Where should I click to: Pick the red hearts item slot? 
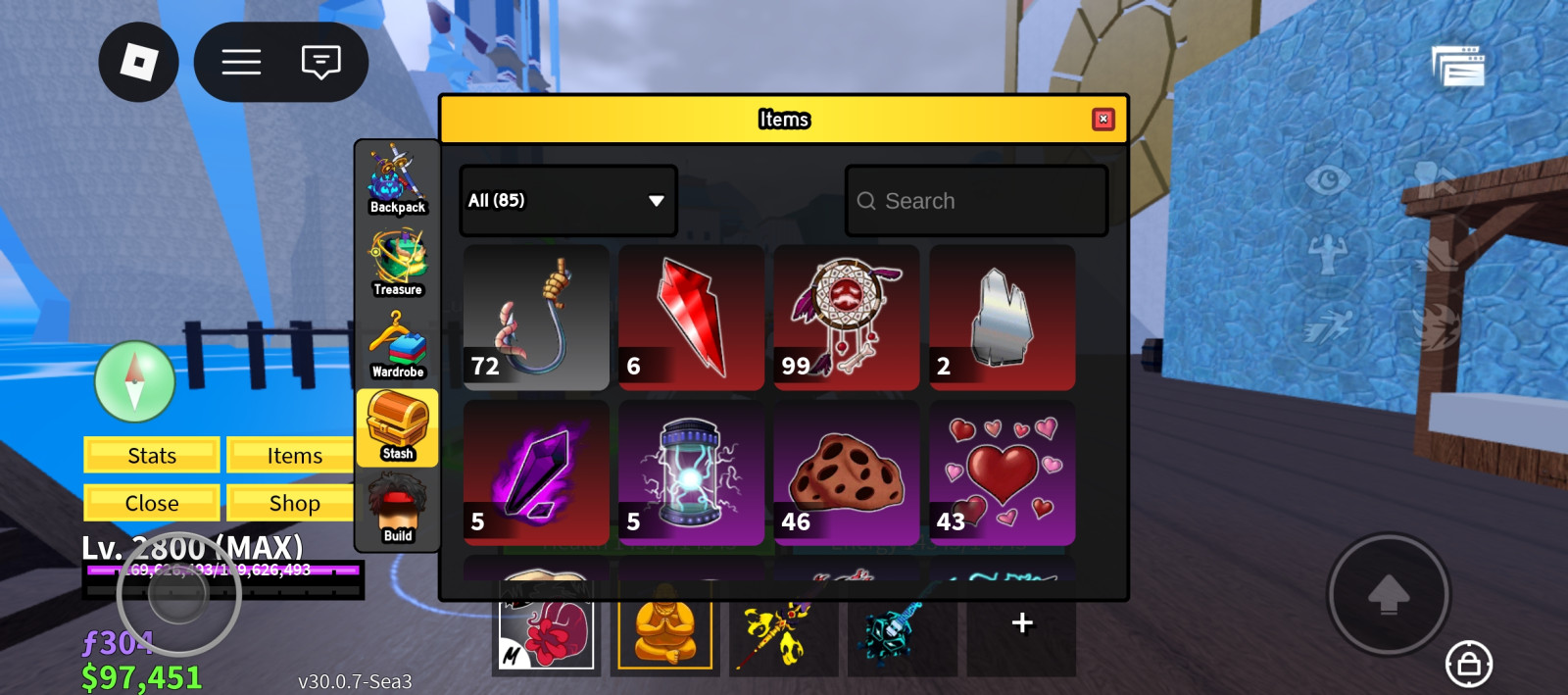(1002, 472)
